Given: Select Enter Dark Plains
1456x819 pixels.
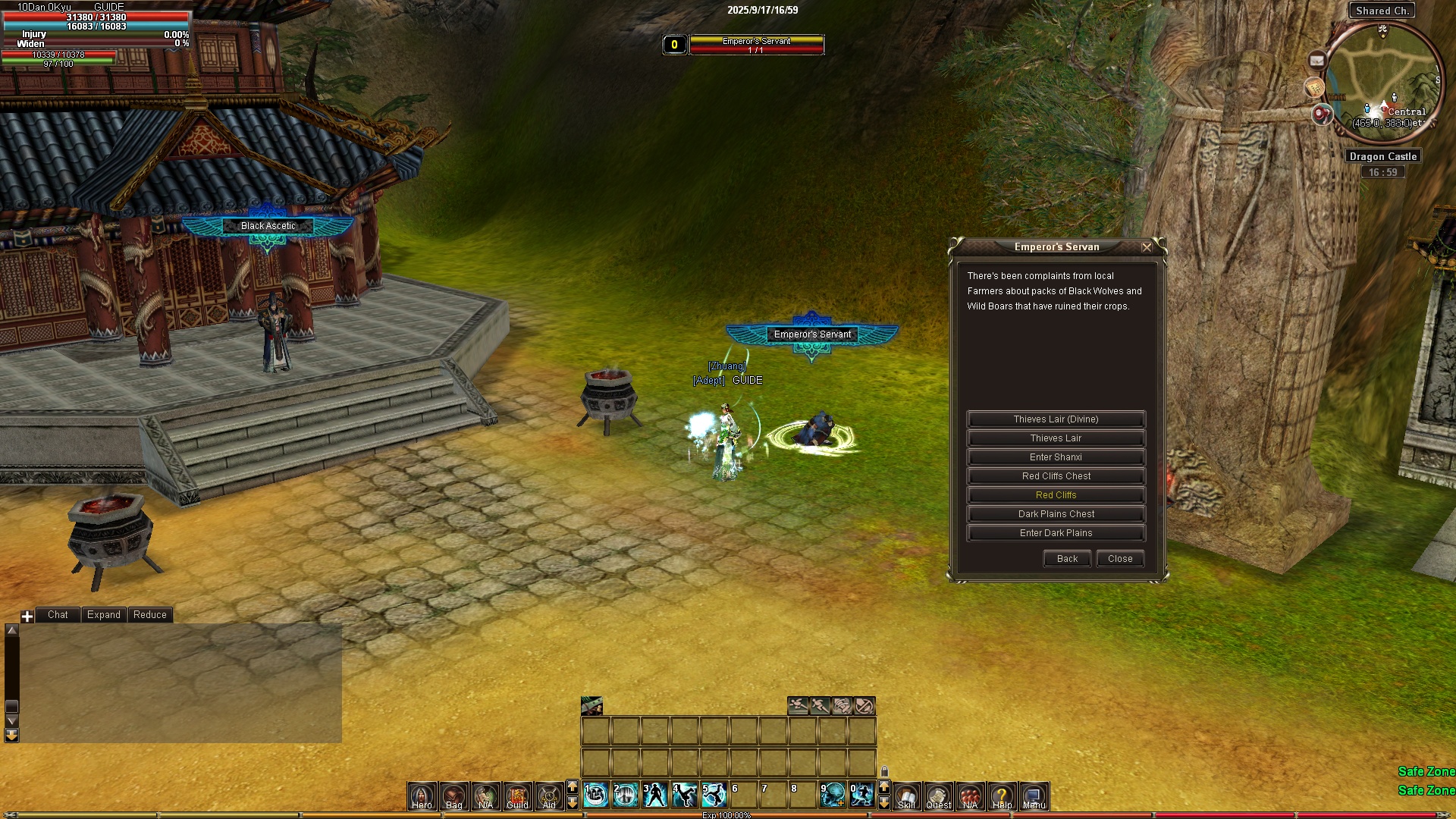Looking at the screenshot, I should click(x=1056, y=533).
